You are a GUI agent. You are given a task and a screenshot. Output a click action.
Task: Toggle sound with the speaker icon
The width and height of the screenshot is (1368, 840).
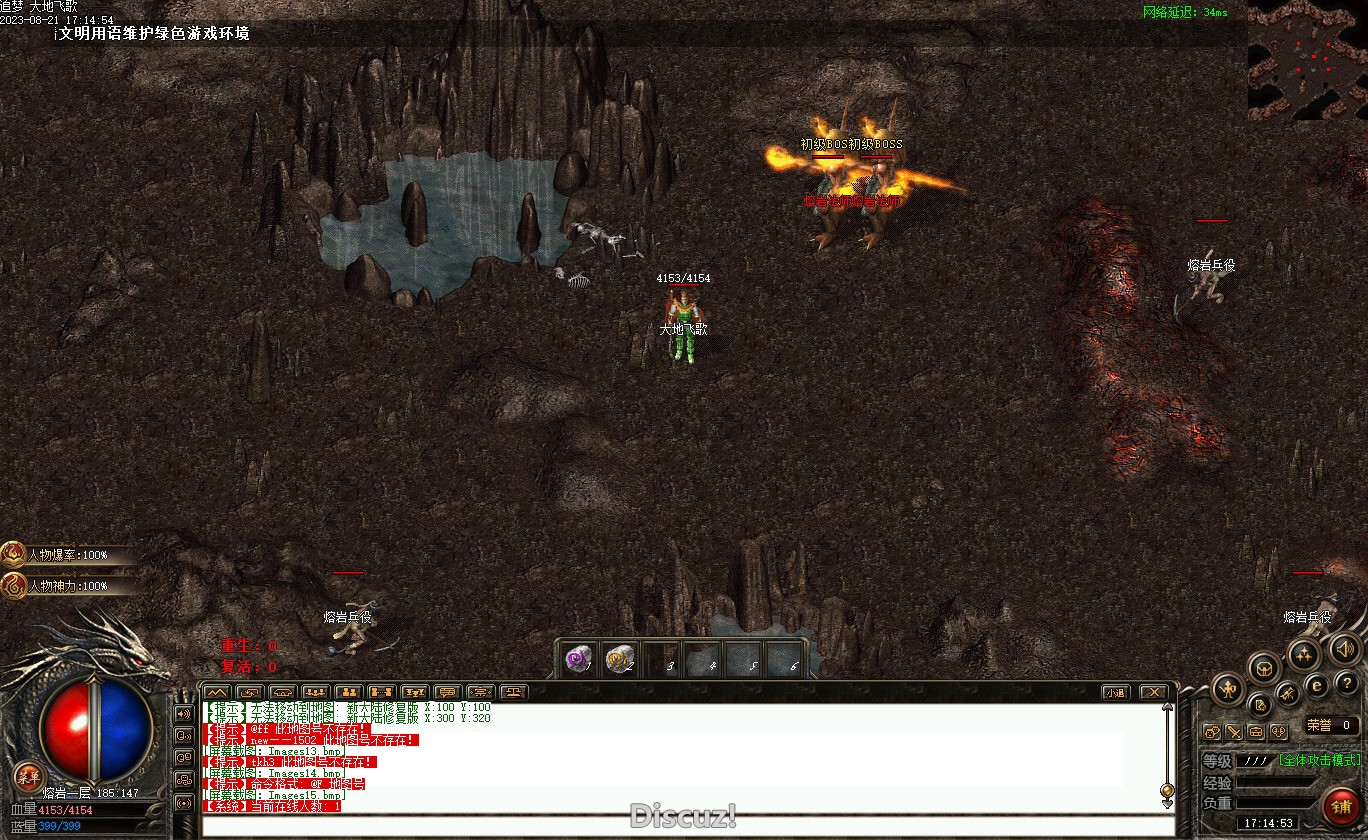tap(1345, 651)
